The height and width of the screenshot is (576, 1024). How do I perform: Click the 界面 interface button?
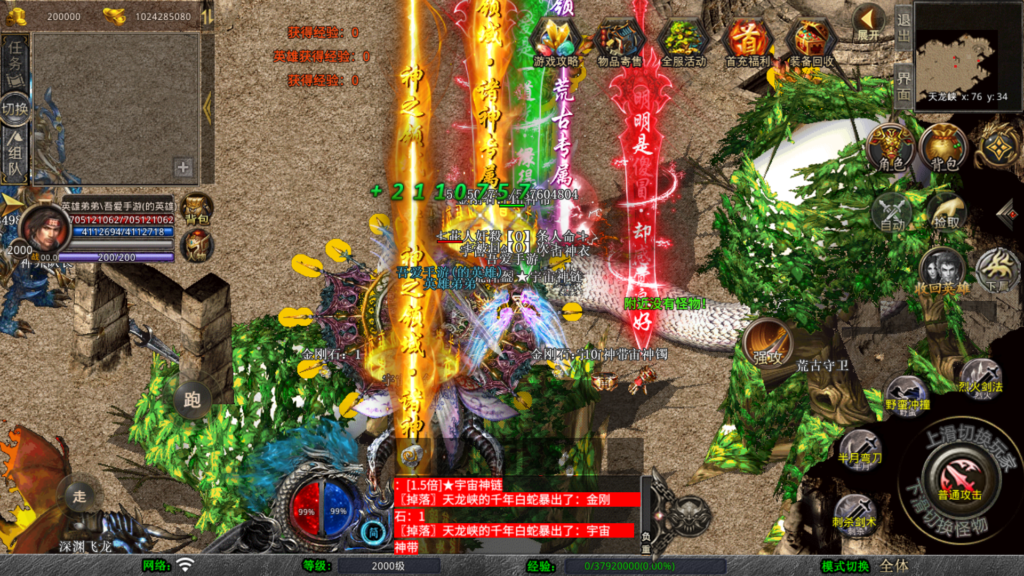(903, 85)
